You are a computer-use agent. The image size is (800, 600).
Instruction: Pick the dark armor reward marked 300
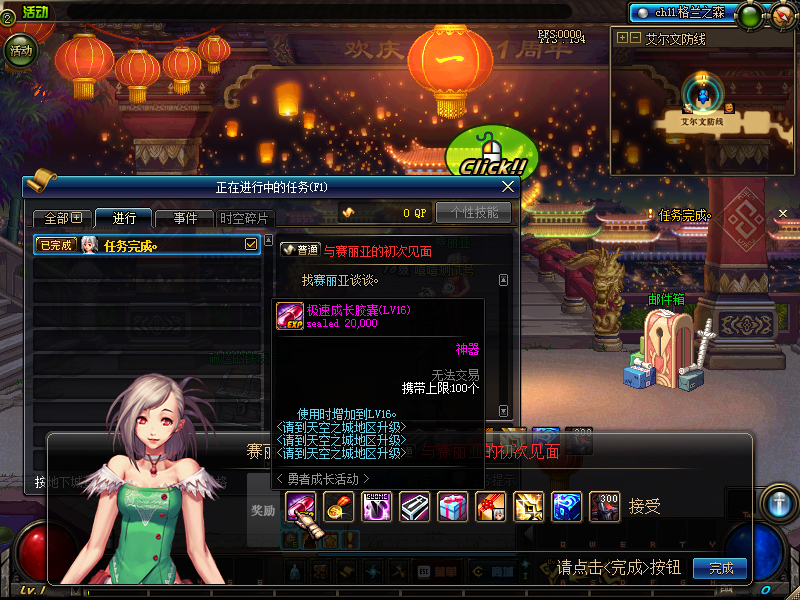coord(605,507)
